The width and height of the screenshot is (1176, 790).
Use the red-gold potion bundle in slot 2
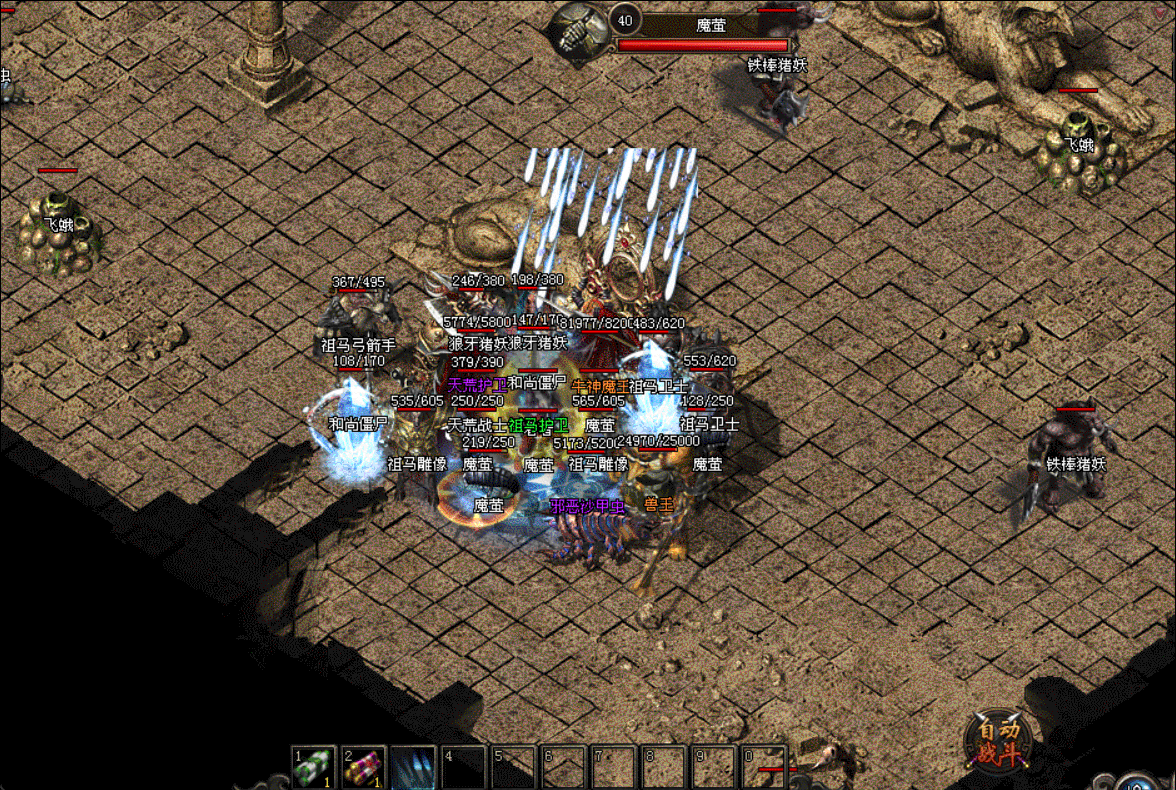pos(364,767)
